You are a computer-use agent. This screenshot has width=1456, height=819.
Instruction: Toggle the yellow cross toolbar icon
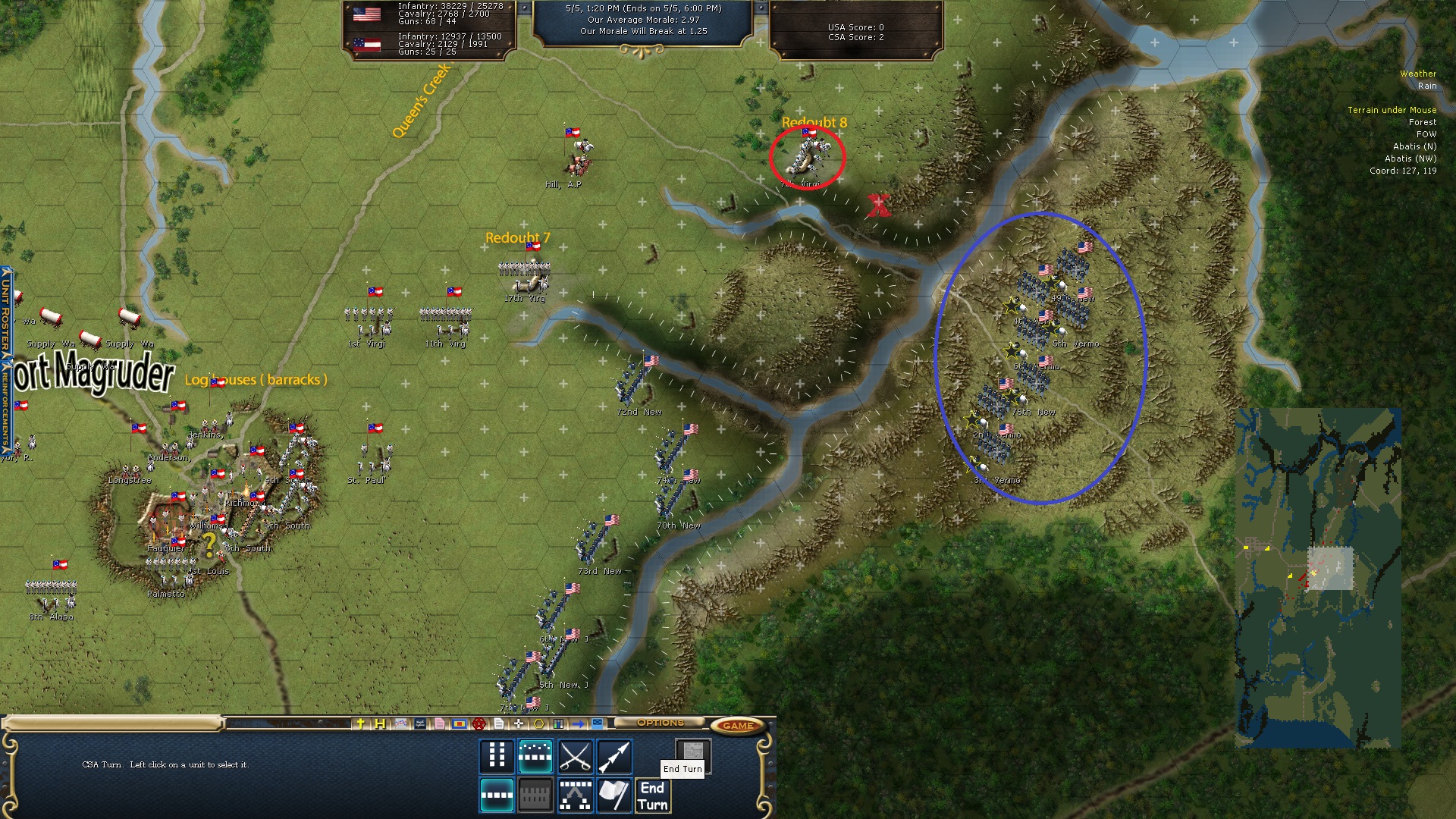click(361, 723)
